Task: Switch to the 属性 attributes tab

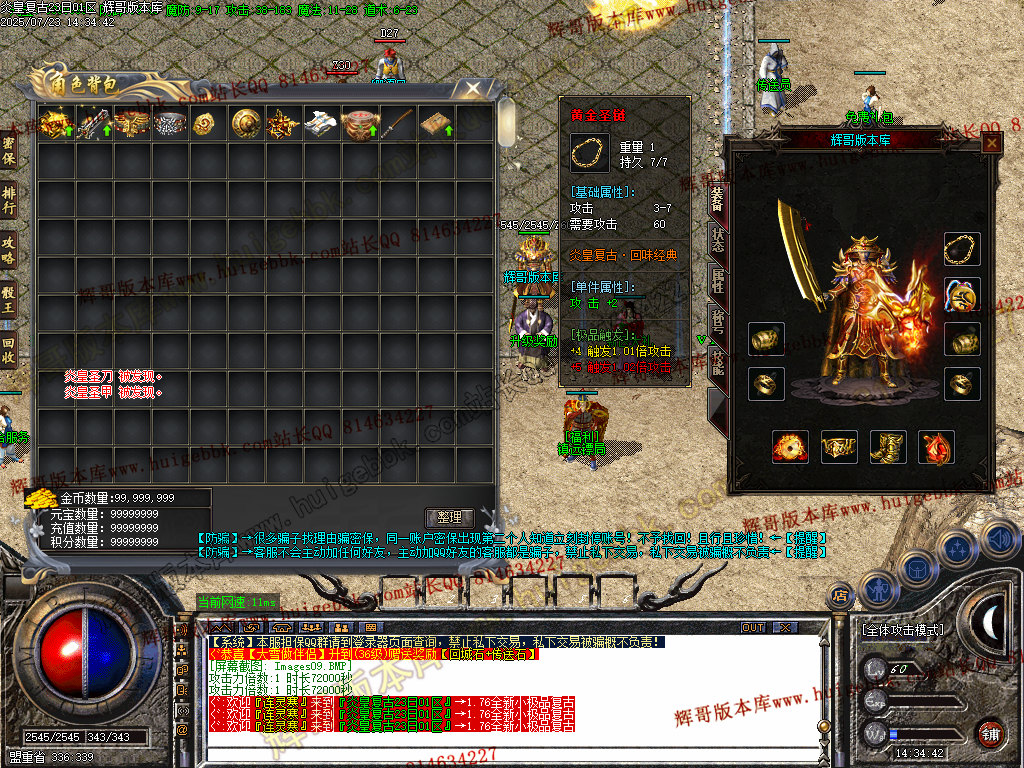Action: [x=717, y=279]
